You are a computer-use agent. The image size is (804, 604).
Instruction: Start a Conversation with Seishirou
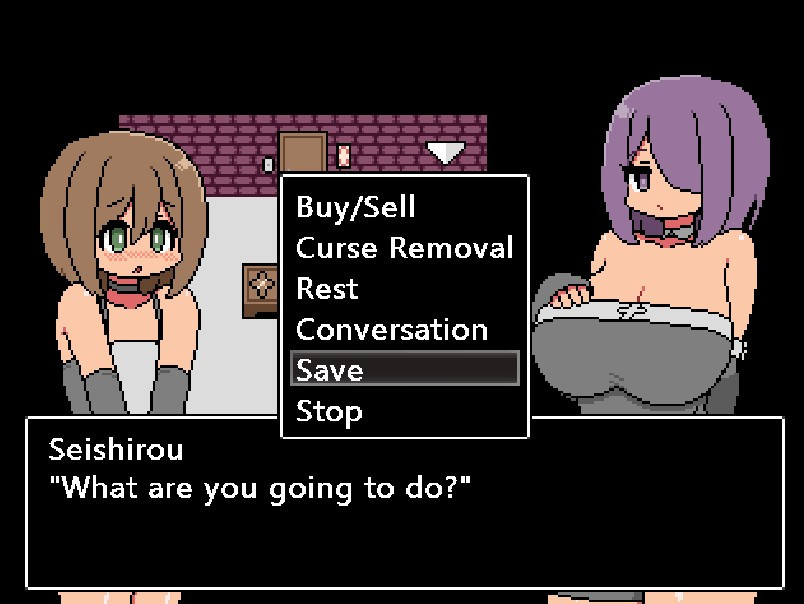(x=392, y=329)
